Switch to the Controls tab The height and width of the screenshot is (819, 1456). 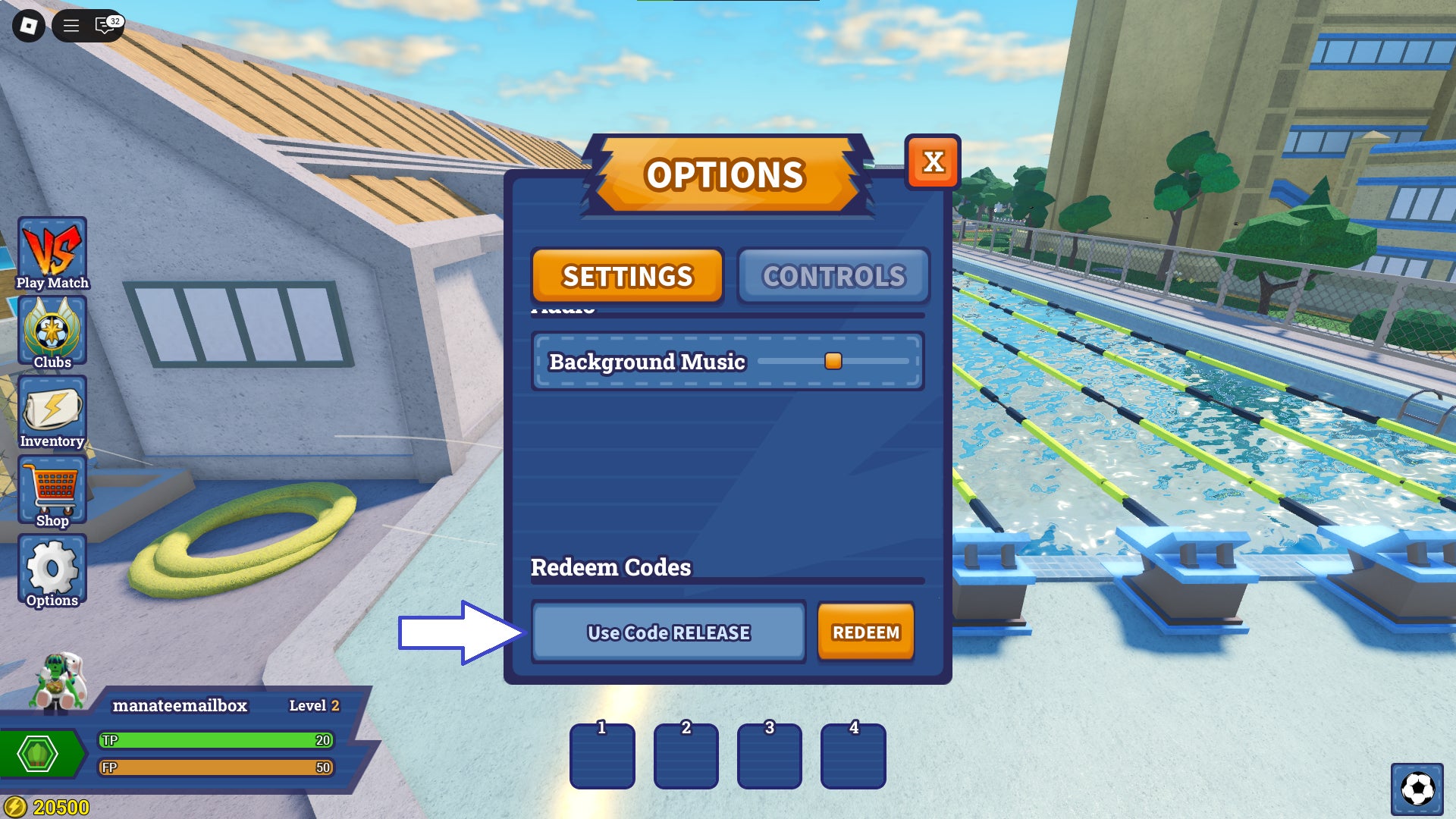click(834, 276)
